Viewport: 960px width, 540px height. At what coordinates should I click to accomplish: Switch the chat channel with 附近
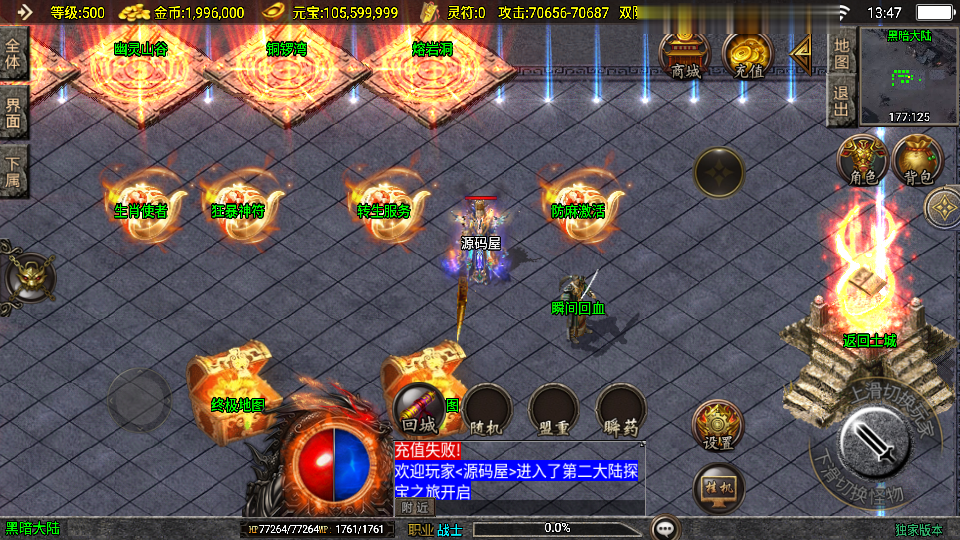[417, 508]
